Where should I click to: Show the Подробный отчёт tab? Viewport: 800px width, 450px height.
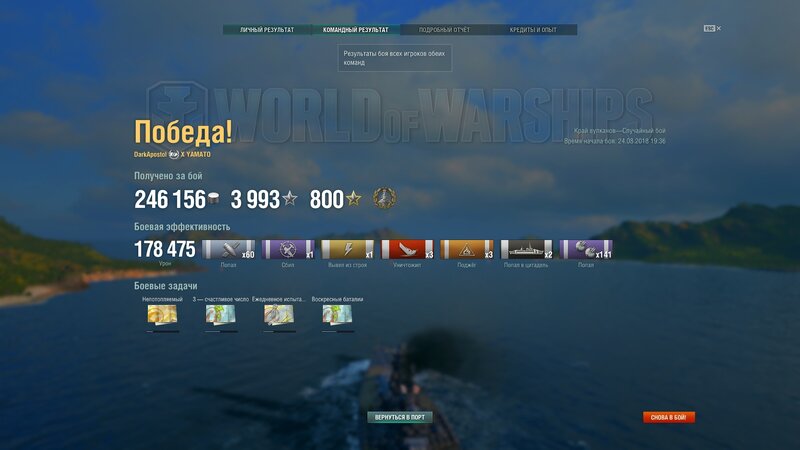tap(444, 30)
